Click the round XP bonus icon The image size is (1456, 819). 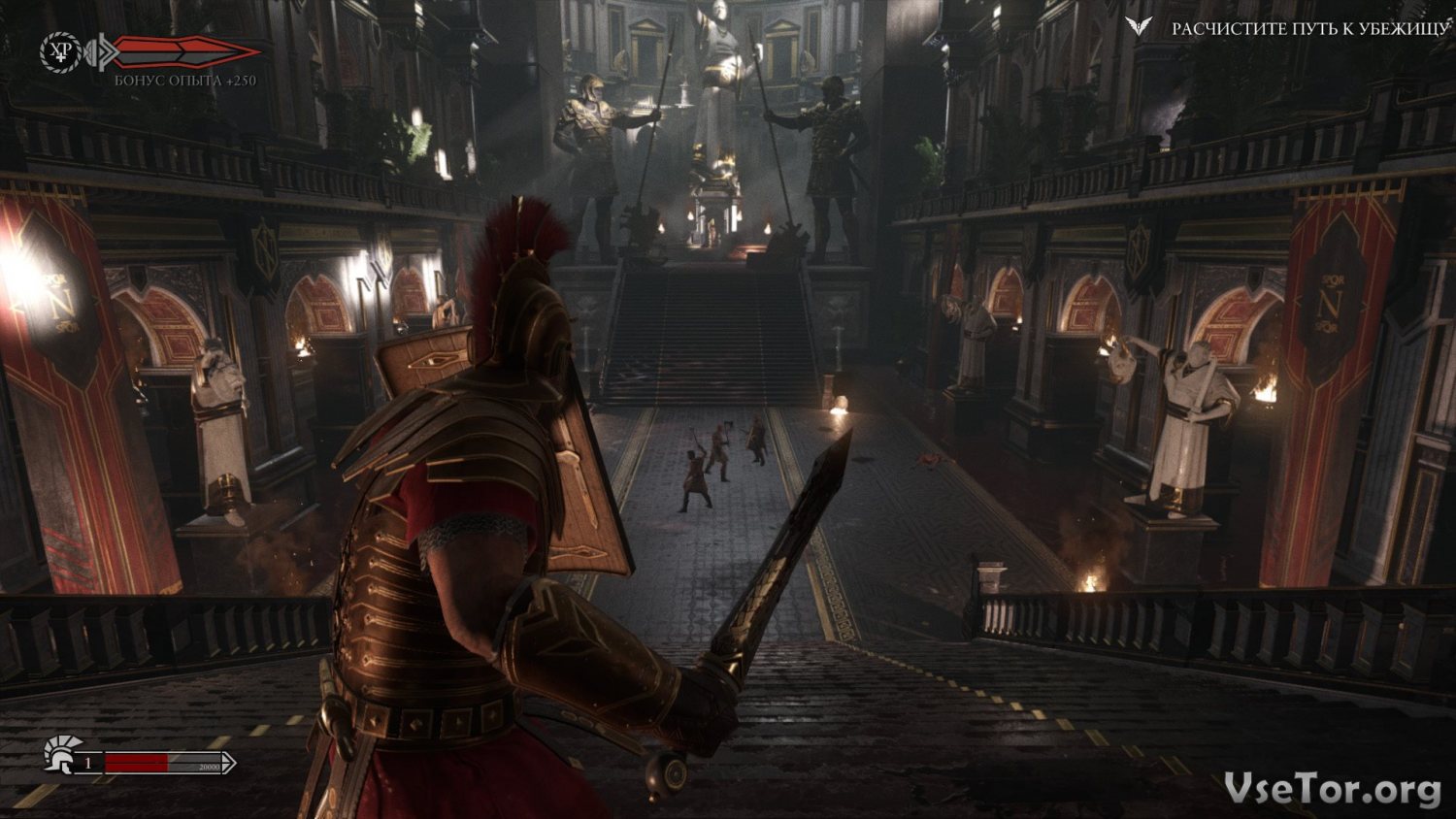pyautogui.click(x=61, y=51)
